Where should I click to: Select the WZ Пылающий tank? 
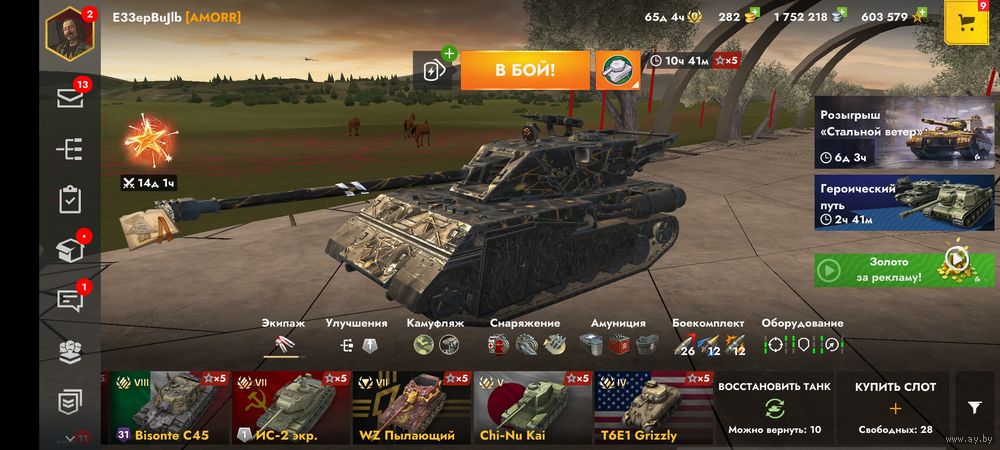coord(411,408)
